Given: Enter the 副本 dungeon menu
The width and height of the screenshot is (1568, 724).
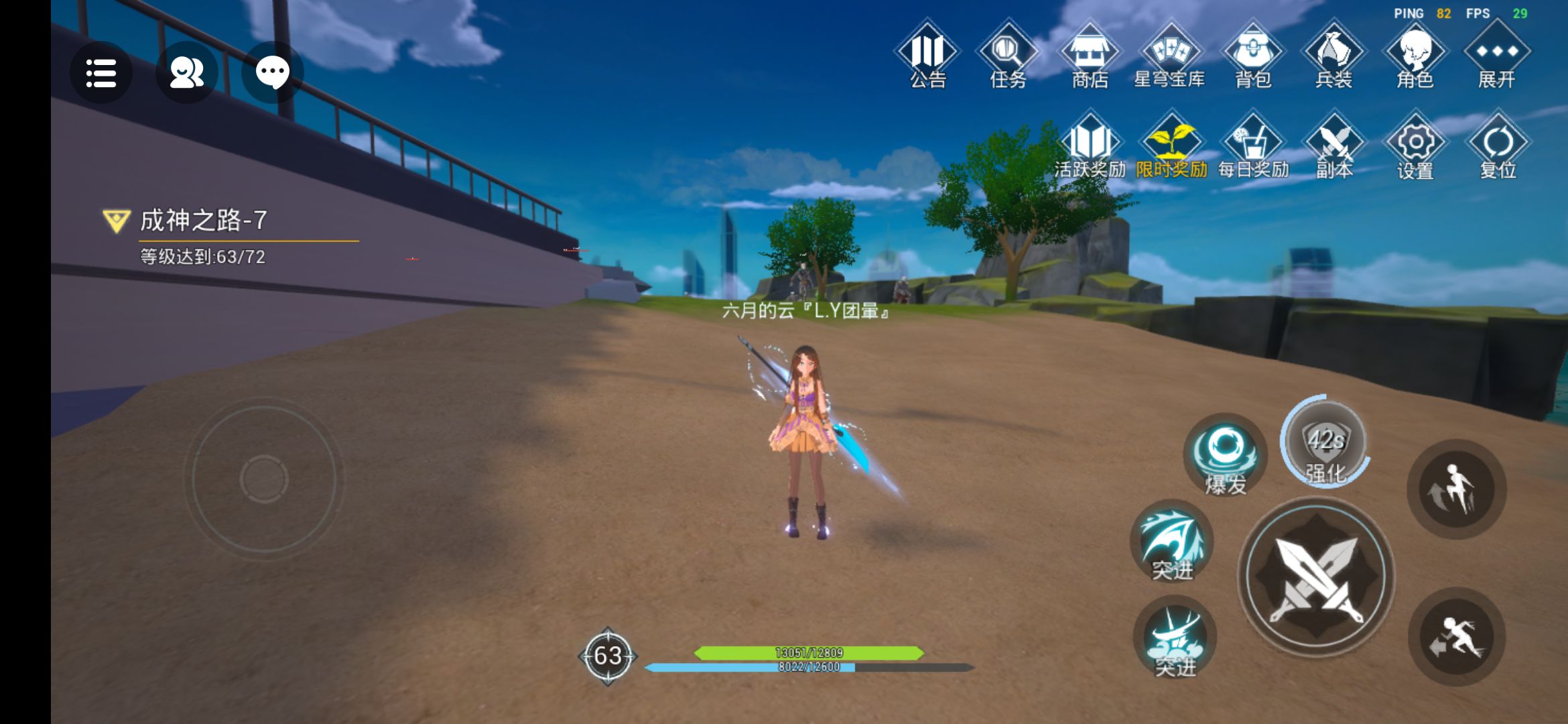Looking at the screenshot, I should [x=1334, y=147].
